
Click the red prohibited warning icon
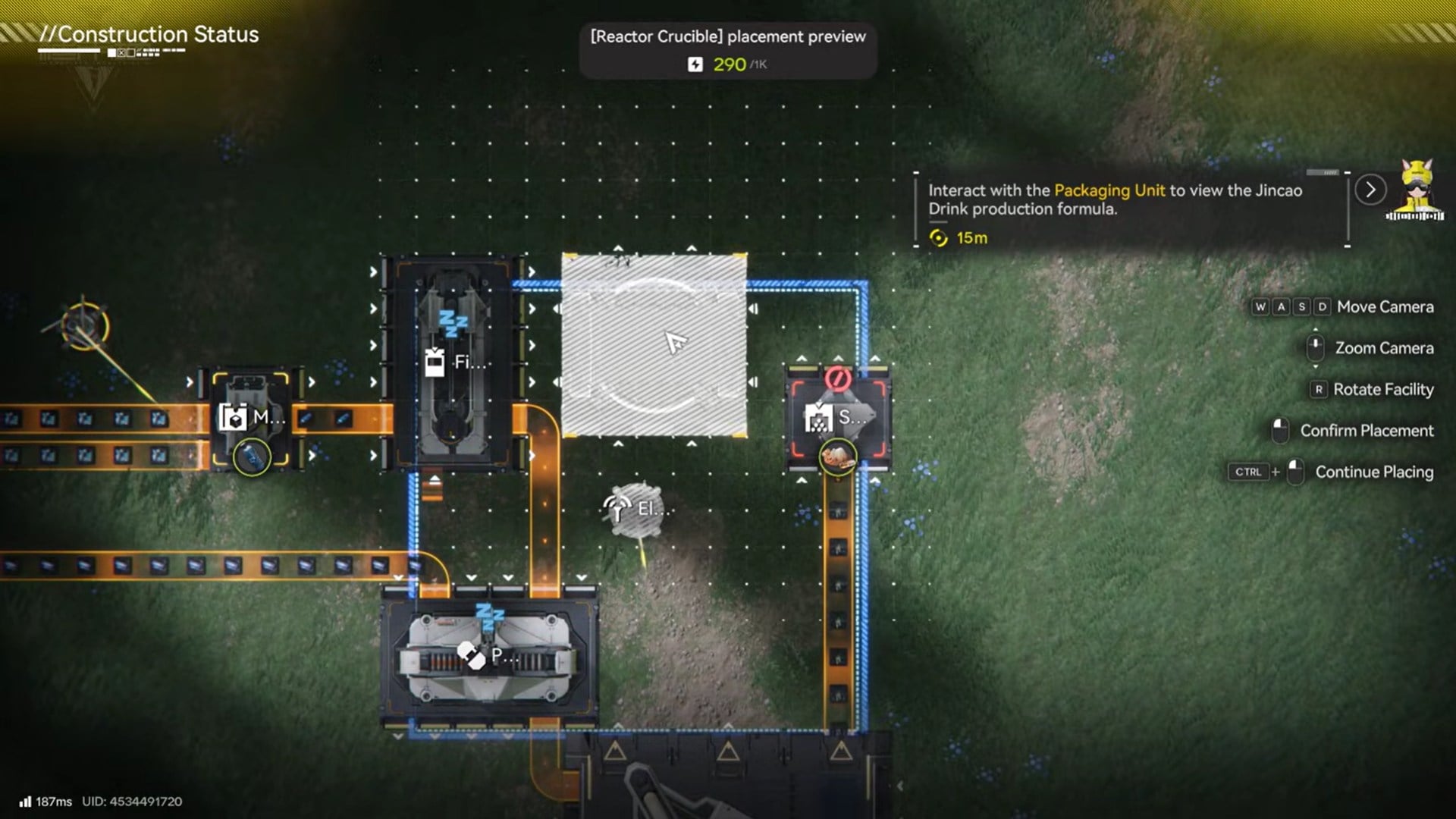coord(837,377)
